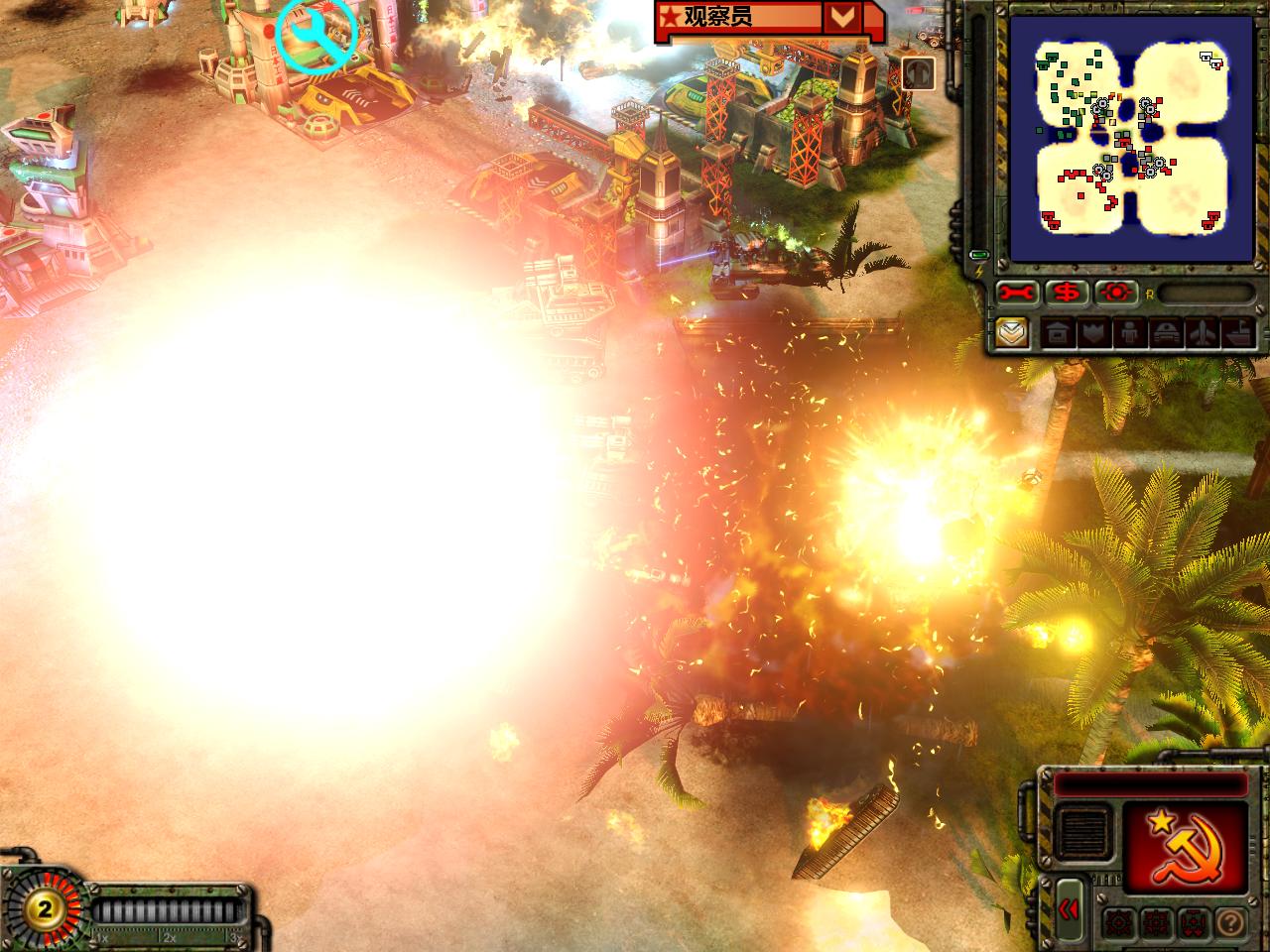Viewport: 1270px width, 952px height.
Task: Click the gold threat level 2 dial
Action: tap(45, 907)
